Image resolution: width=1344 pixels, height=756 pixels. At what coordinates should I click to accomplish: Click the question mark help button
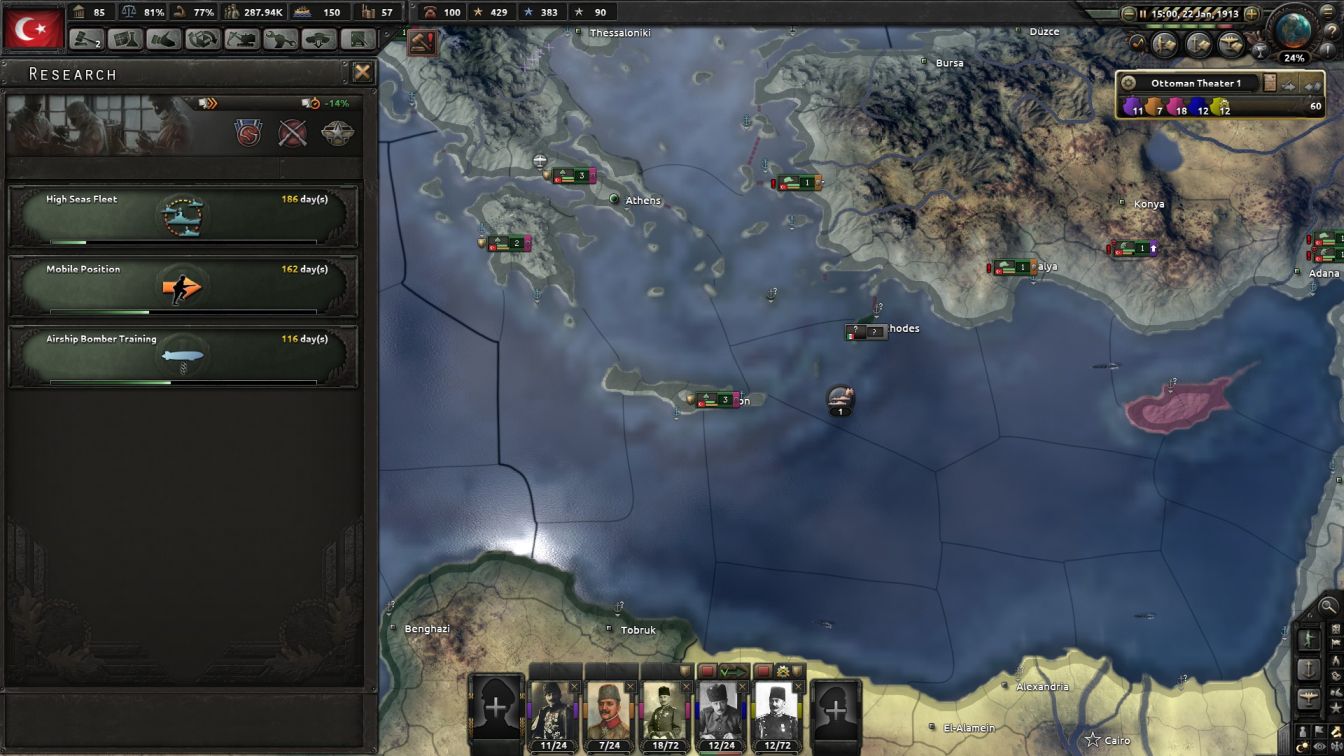[1334, 30]
